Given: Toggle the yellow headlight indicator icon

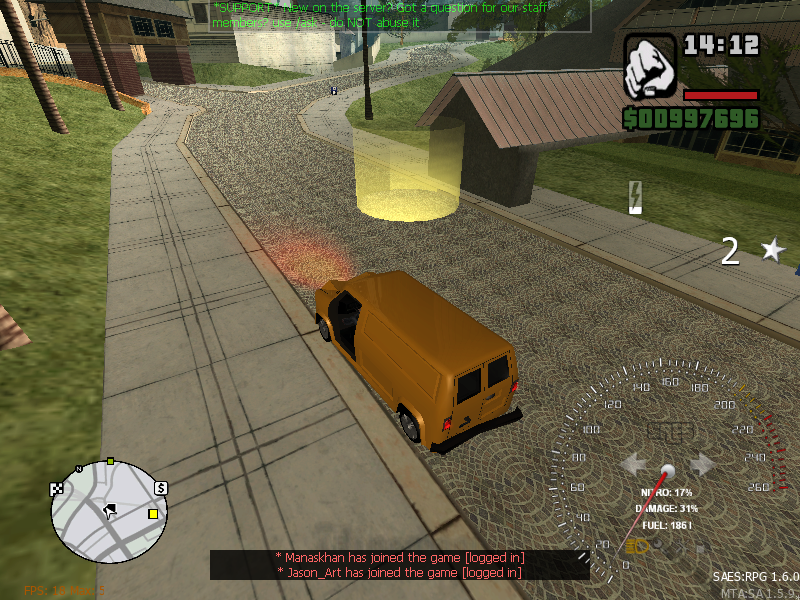Looking at the screenshot, I should click(637, 546).
